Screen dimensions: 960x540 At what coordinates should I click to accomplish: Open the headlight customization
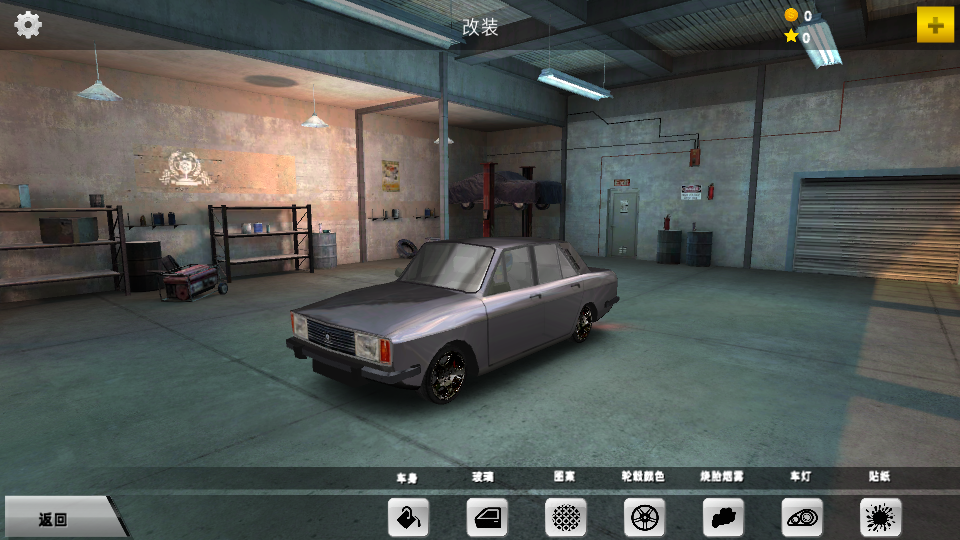click(802, 517)
